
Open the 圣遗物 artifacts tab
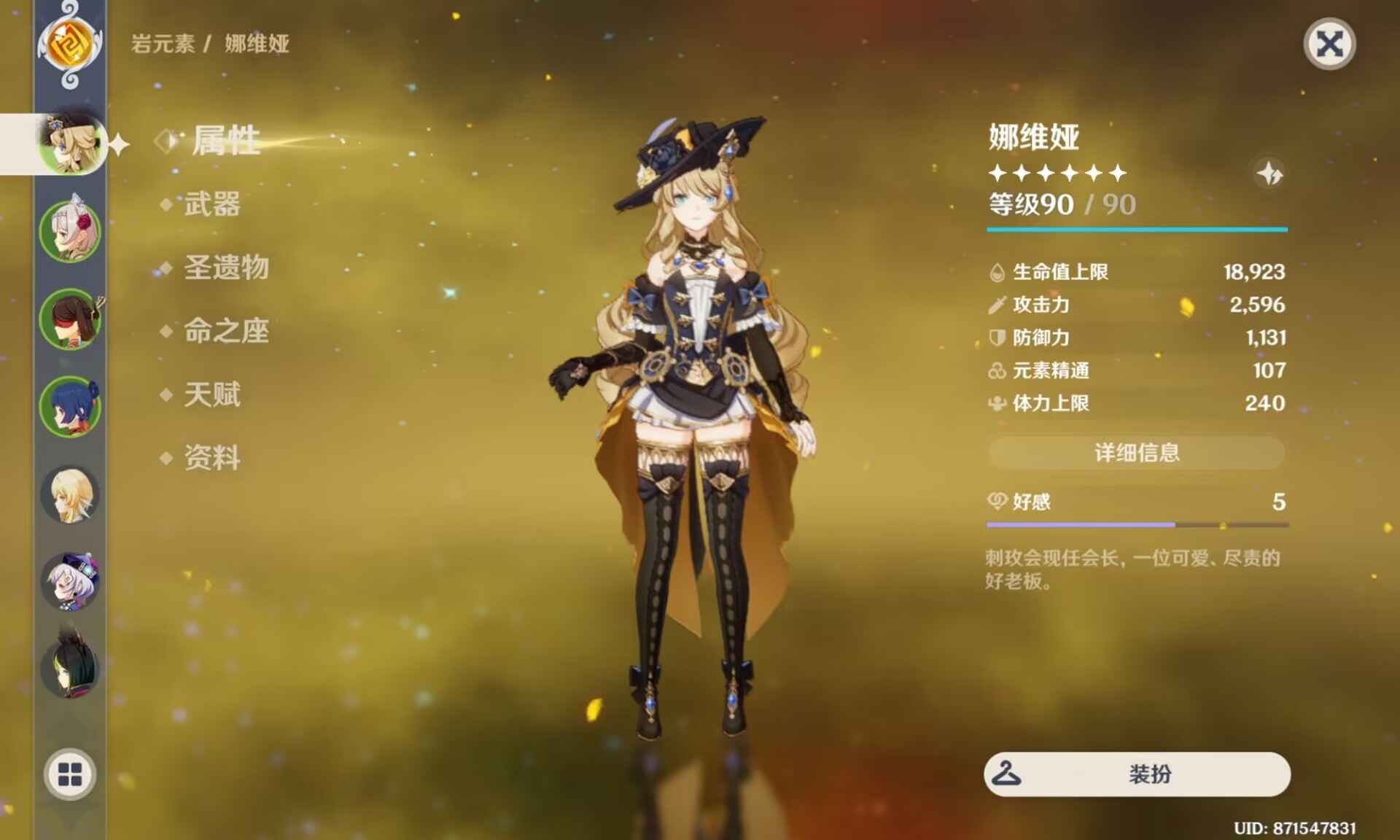(x=226, y=268)
